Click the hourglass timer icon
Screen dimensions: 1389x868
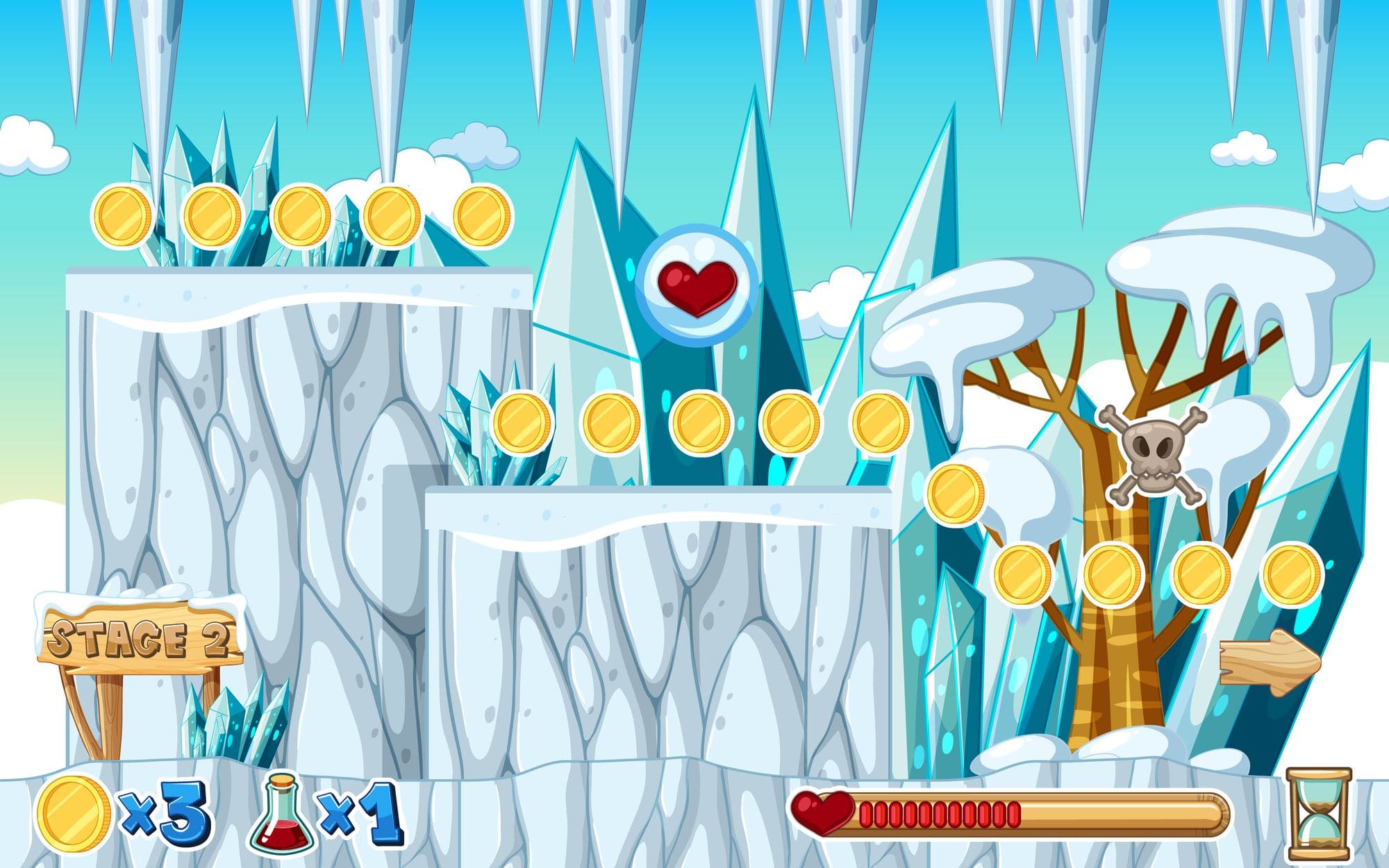pos(1318,813)
